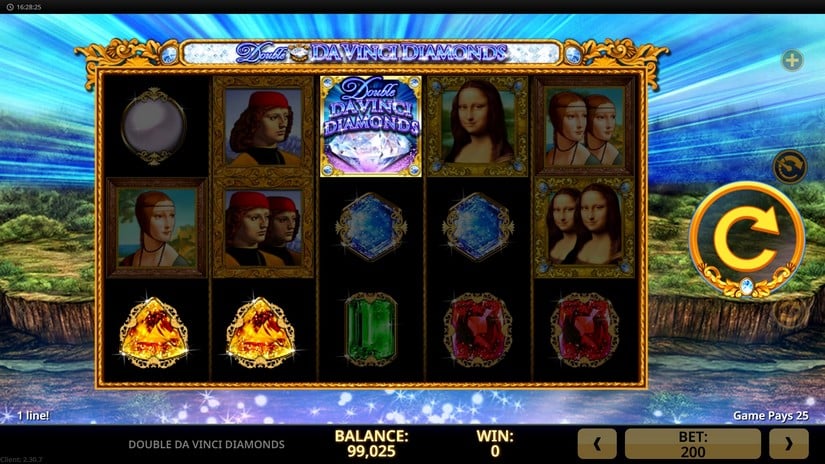This screenshot has height=464, width=825.
Task: Decrease the bet with the left arrow
Action: 597,443
